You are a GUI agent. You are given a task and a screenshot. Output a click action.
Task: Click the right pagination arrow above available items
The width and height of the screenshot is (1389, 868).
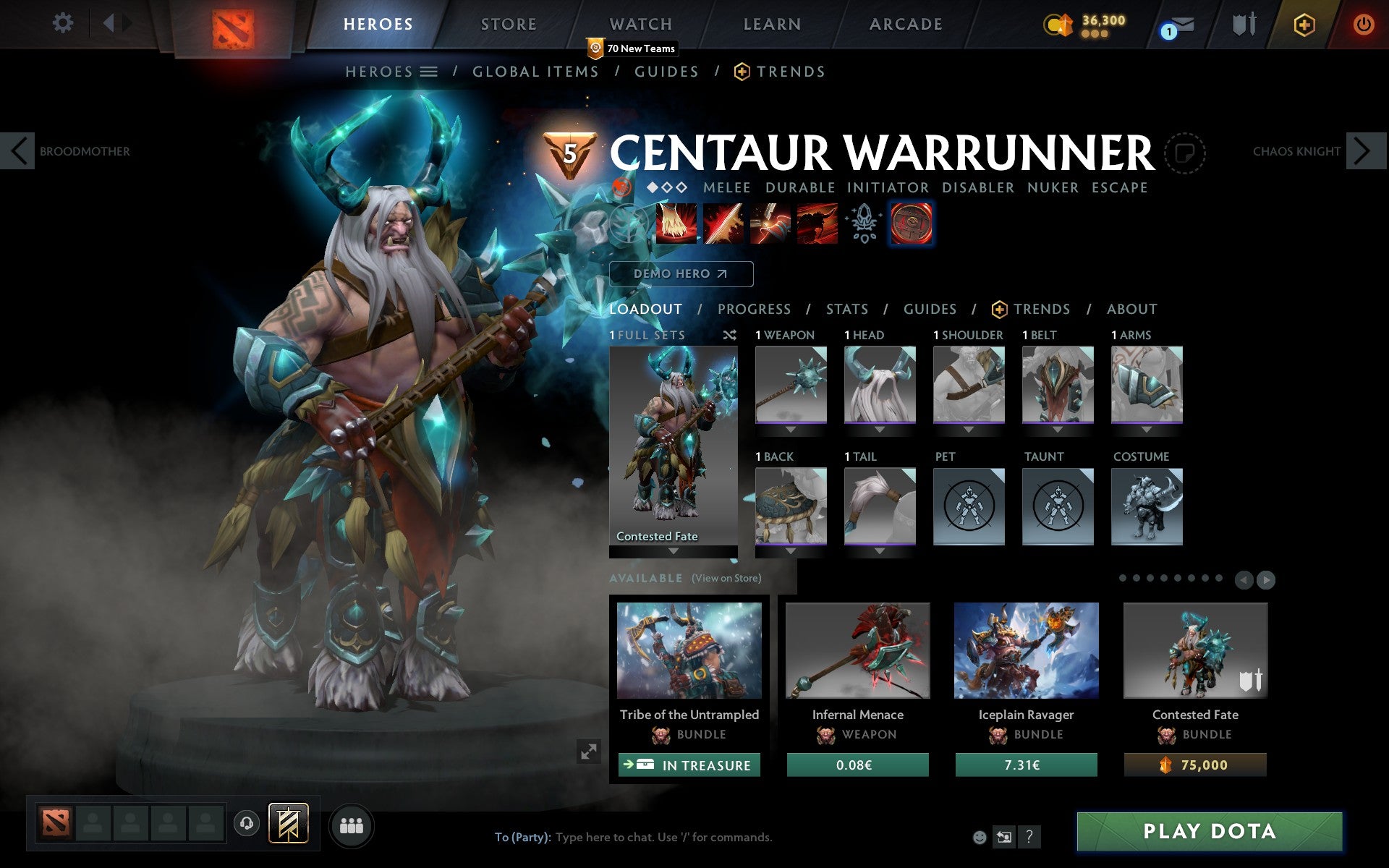pos(1265,579)
